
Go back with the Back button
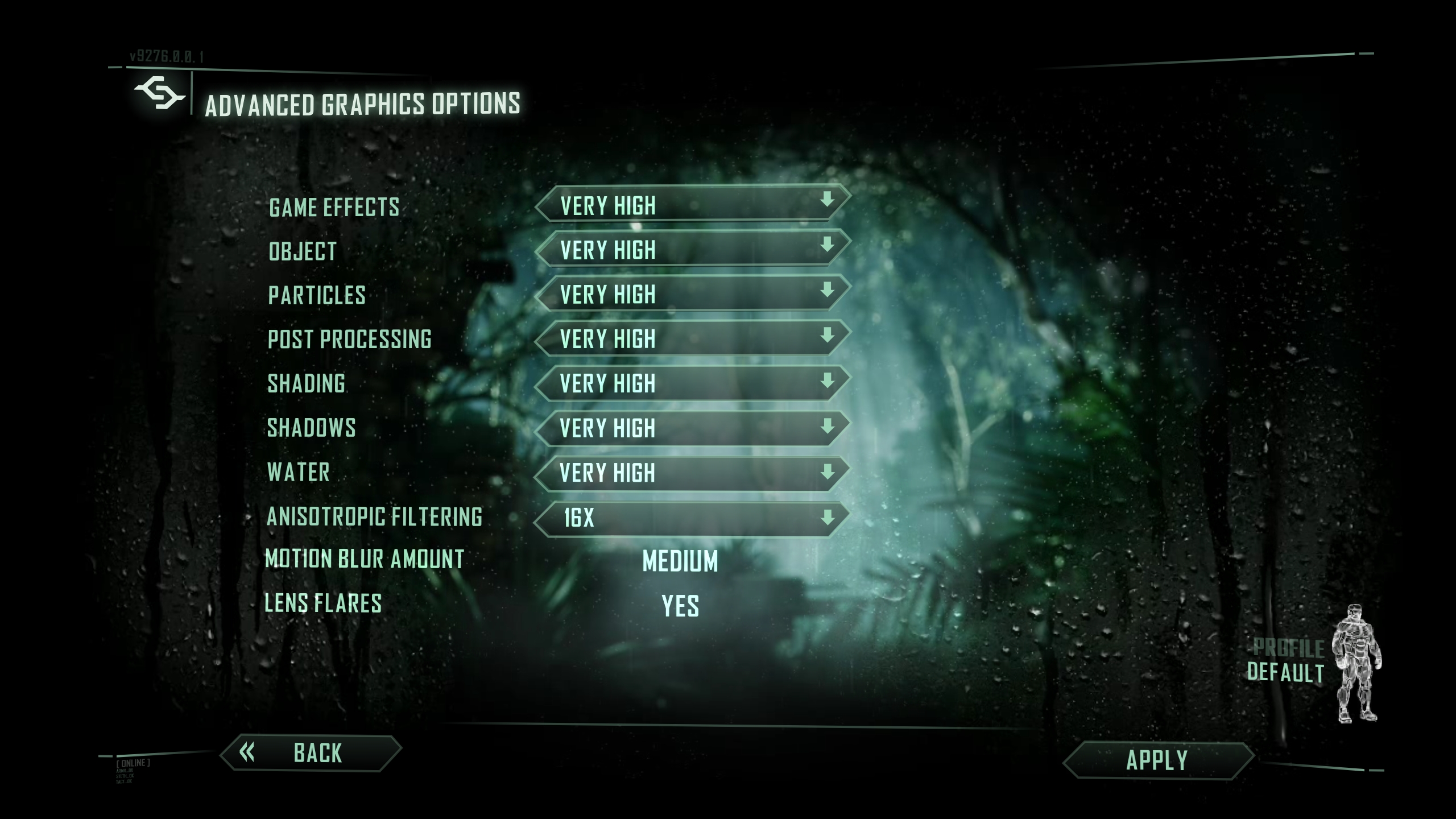[311, 753]
